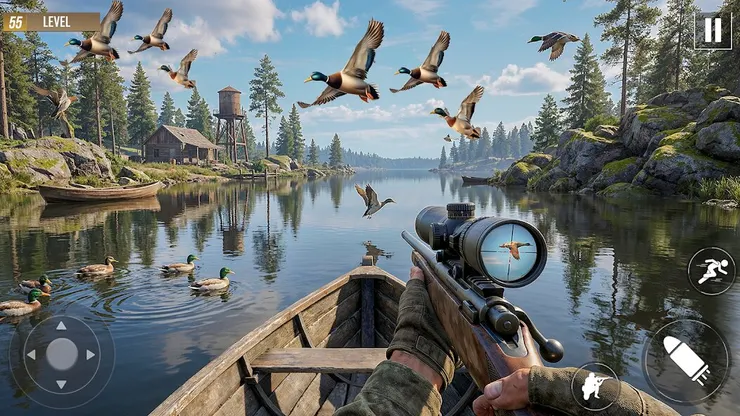
Task: Pause the game with the pause button
Action: tap(712, 30)
